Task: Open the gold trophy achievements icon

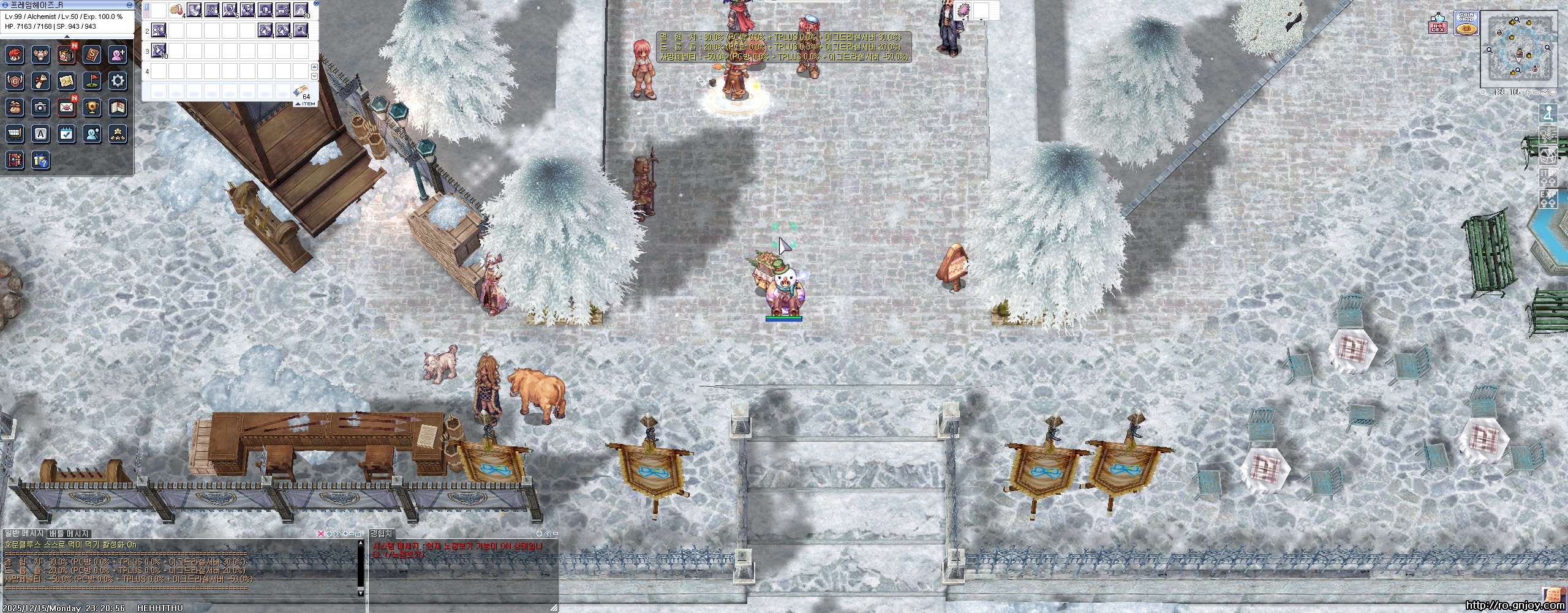Action: click(92, 107)
